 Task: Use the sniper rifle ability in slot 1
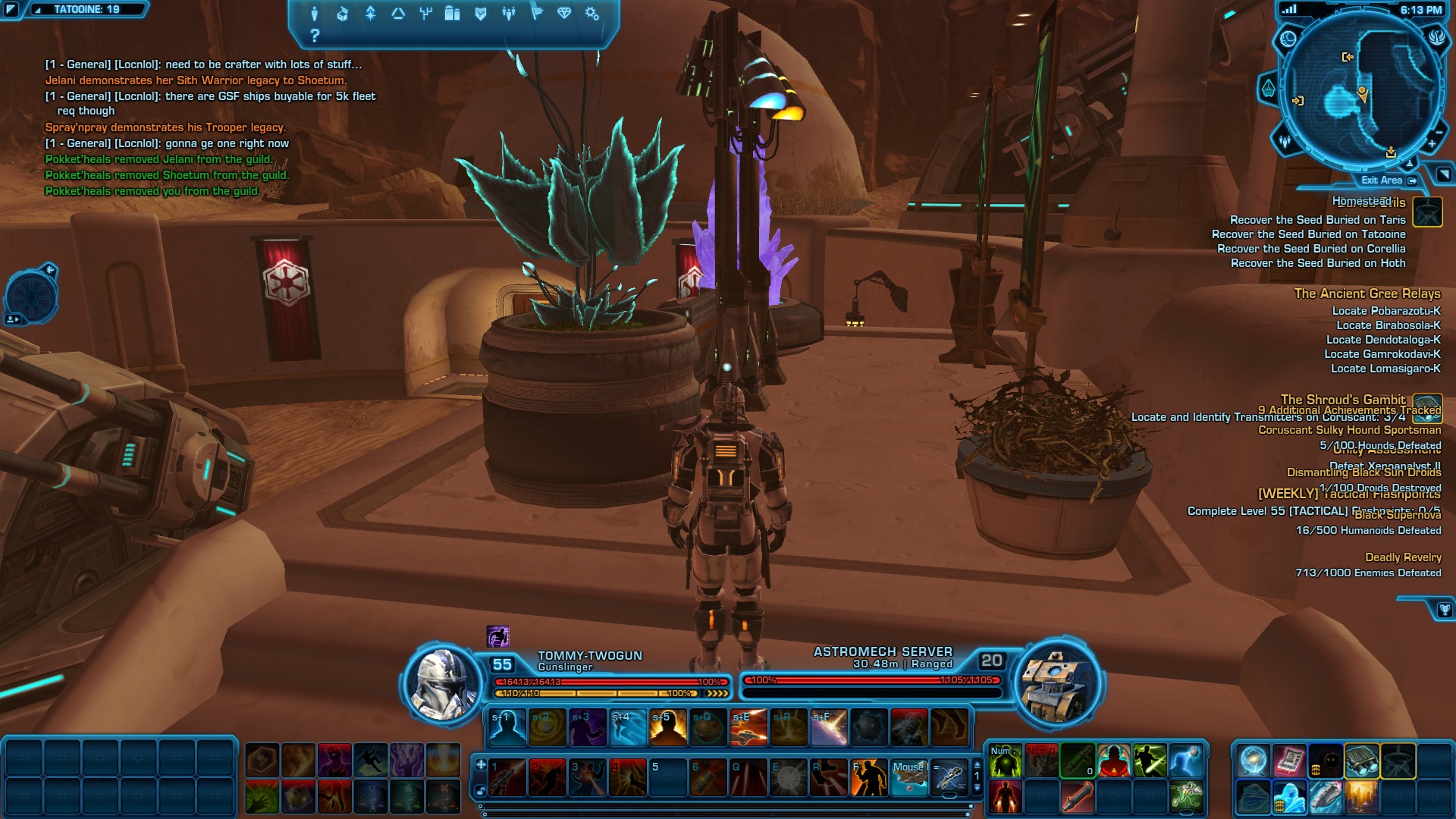coord(507,777)
